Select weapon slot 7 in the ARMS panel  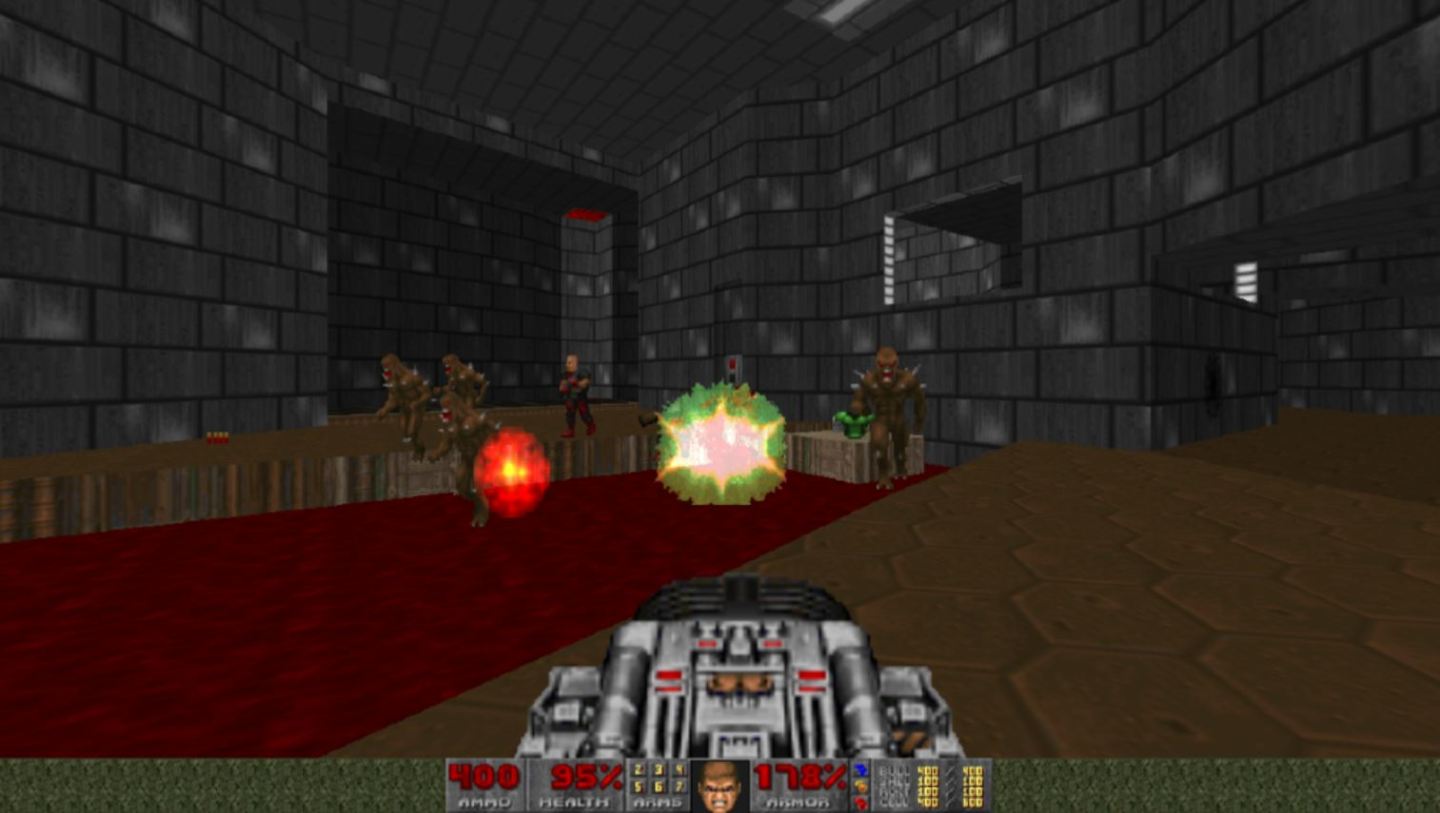681,787
